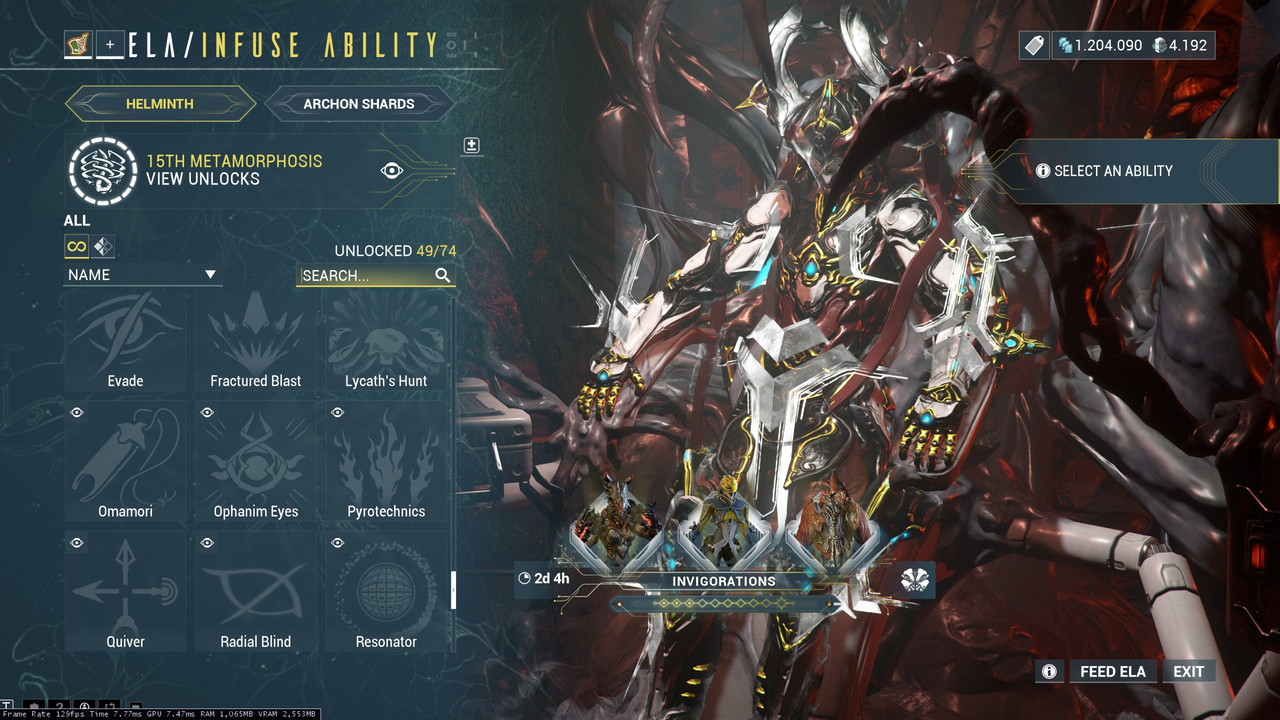Click the Feed Ela button
1280x720 pixels.
click(1112, 671)
